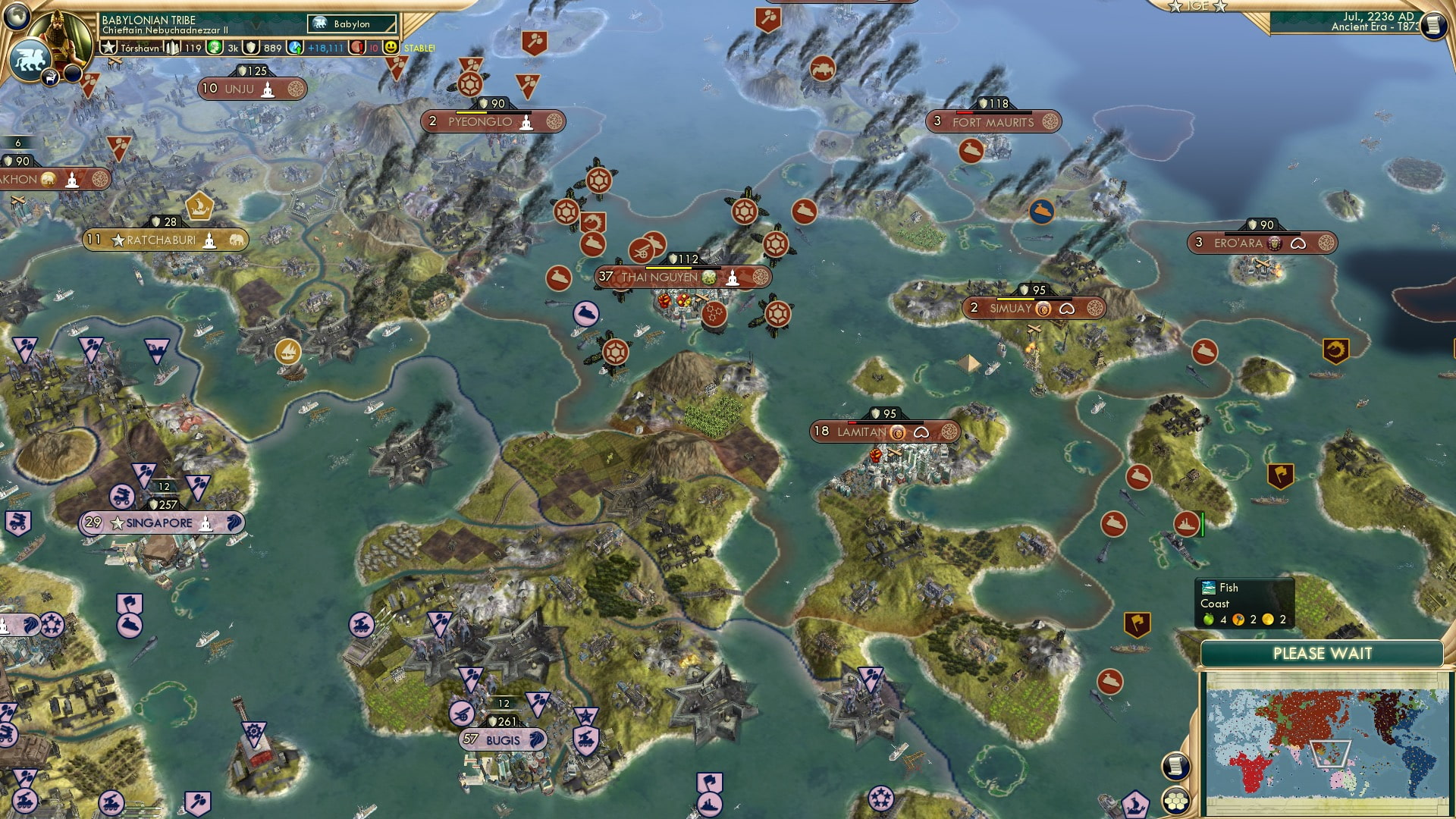Toggle the goat resource icon under the leader portrait

[50, 76]
